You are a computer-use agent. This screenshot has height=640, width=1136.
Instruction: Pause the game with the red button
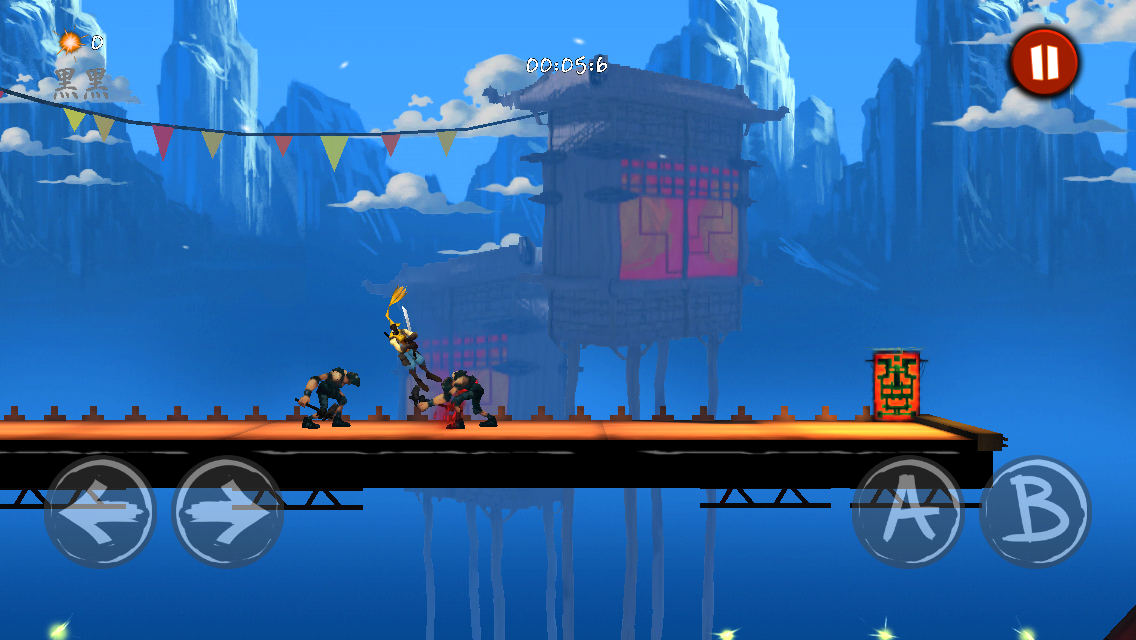click(x=1043, y=62)
